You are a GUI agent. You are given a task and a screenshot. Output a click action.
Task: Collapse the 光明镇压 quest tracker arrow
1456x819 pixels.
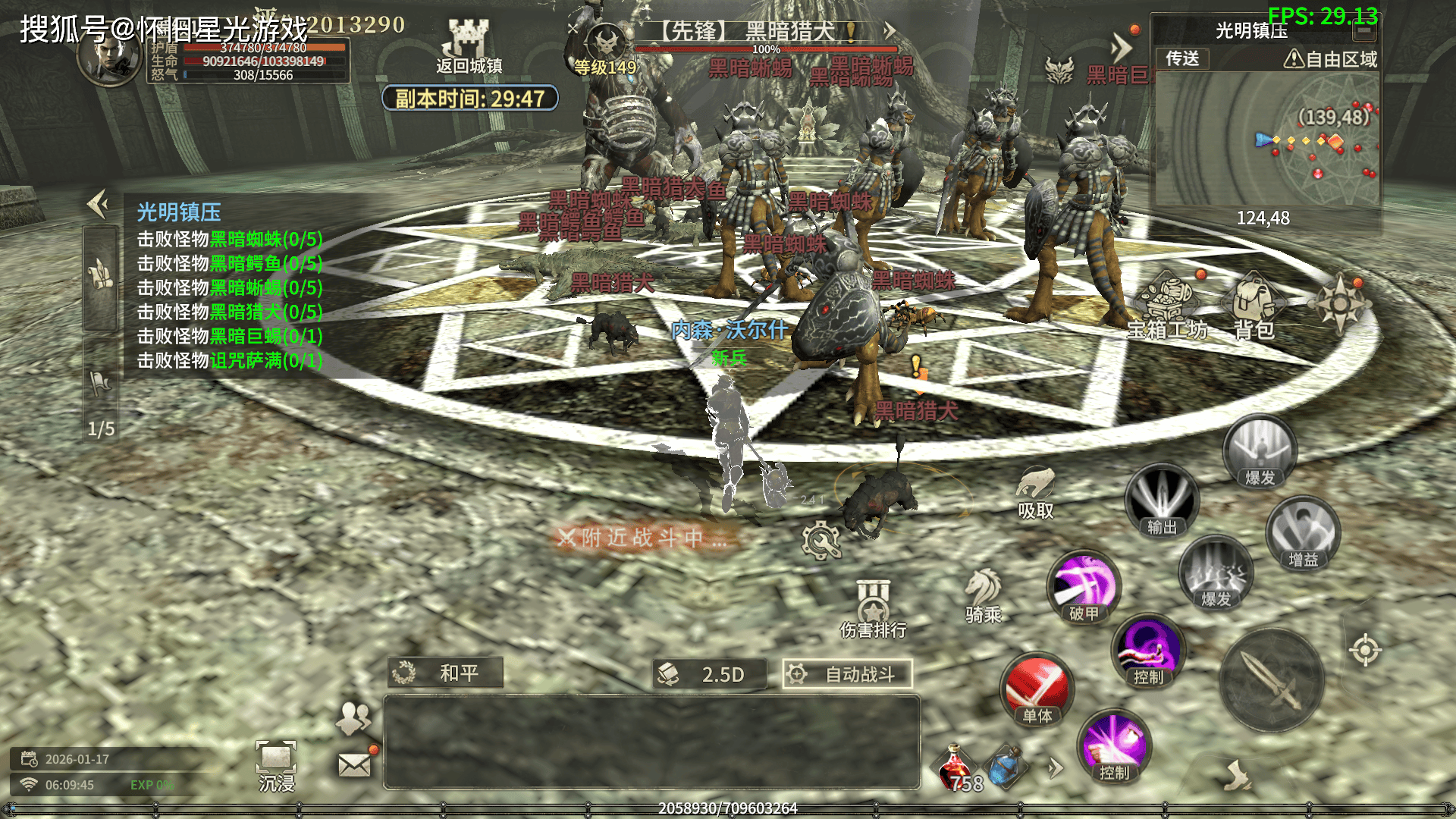[98, 203]
